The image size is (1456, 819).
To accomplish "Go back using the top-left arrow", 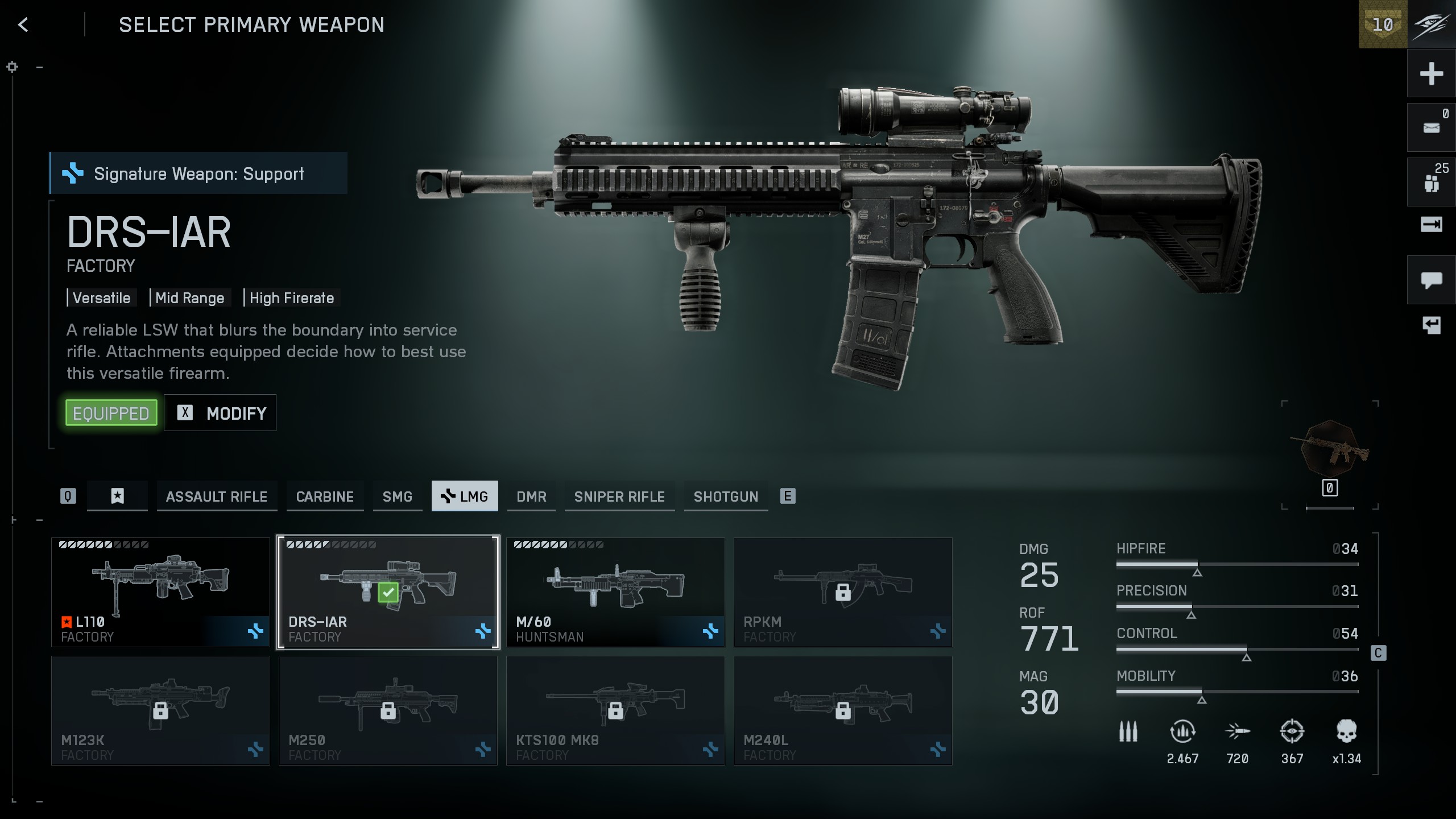I will 23,24.
